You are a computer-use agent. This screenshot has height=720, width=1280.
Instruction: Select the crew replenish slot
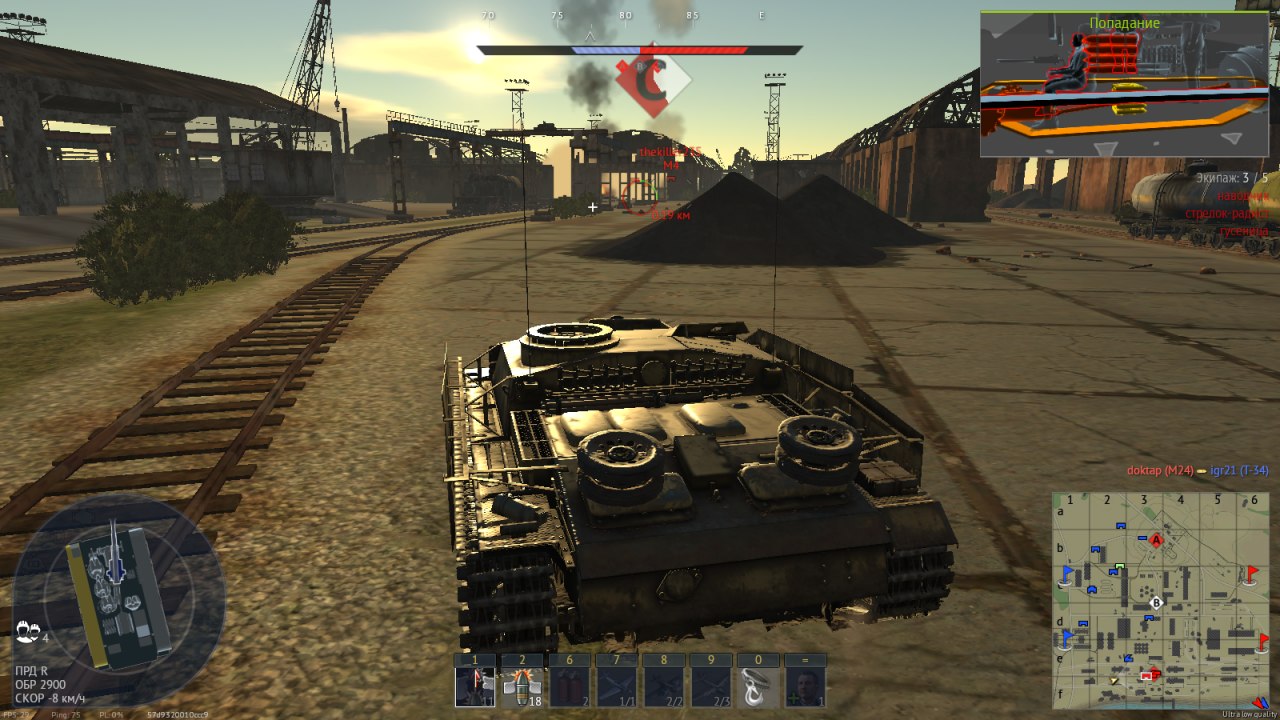point(805,687)
